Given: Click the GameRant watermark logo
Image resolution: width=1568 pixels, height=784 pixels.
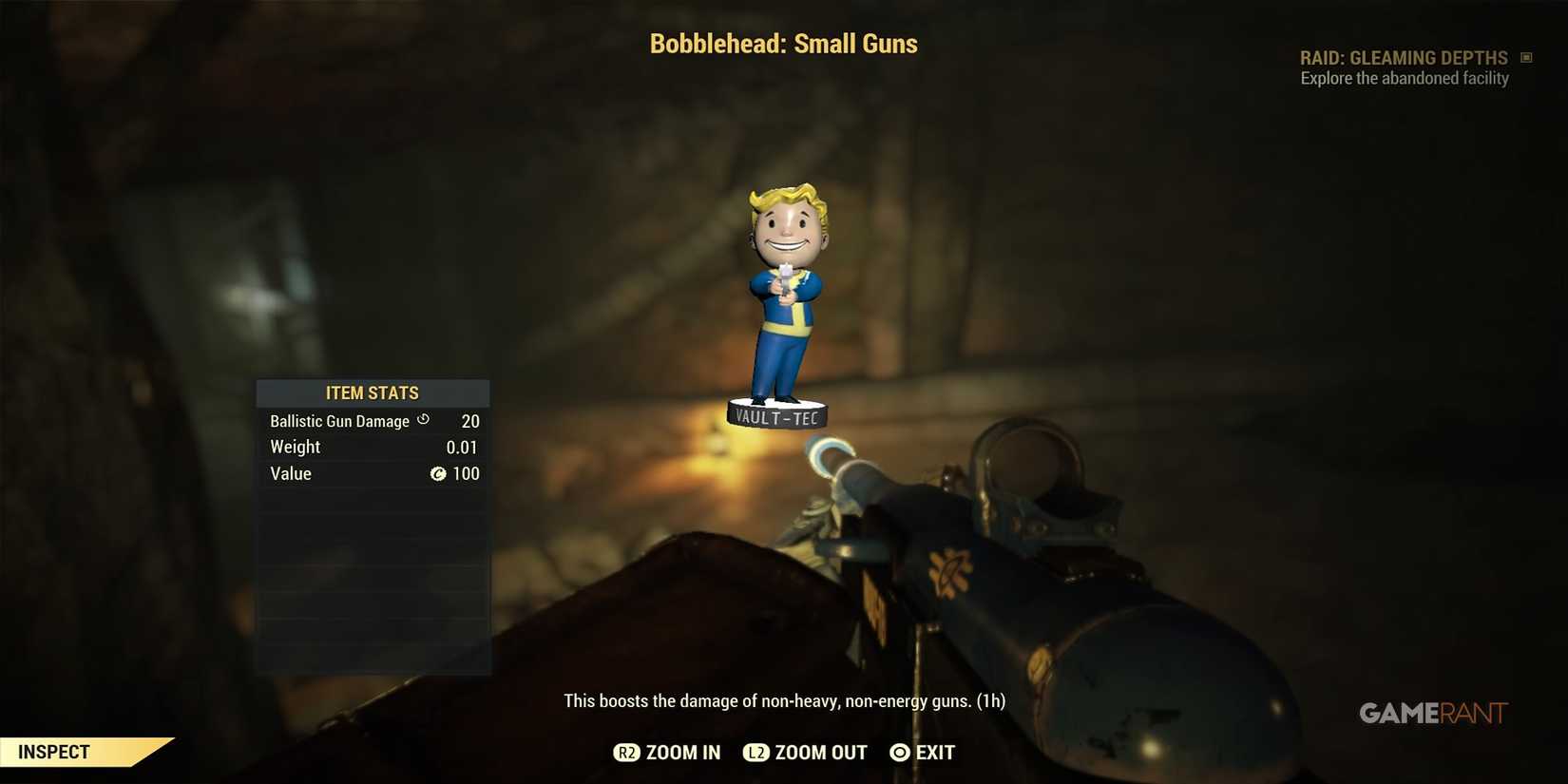Looking at the screenshot, I should click(1433, 713).
